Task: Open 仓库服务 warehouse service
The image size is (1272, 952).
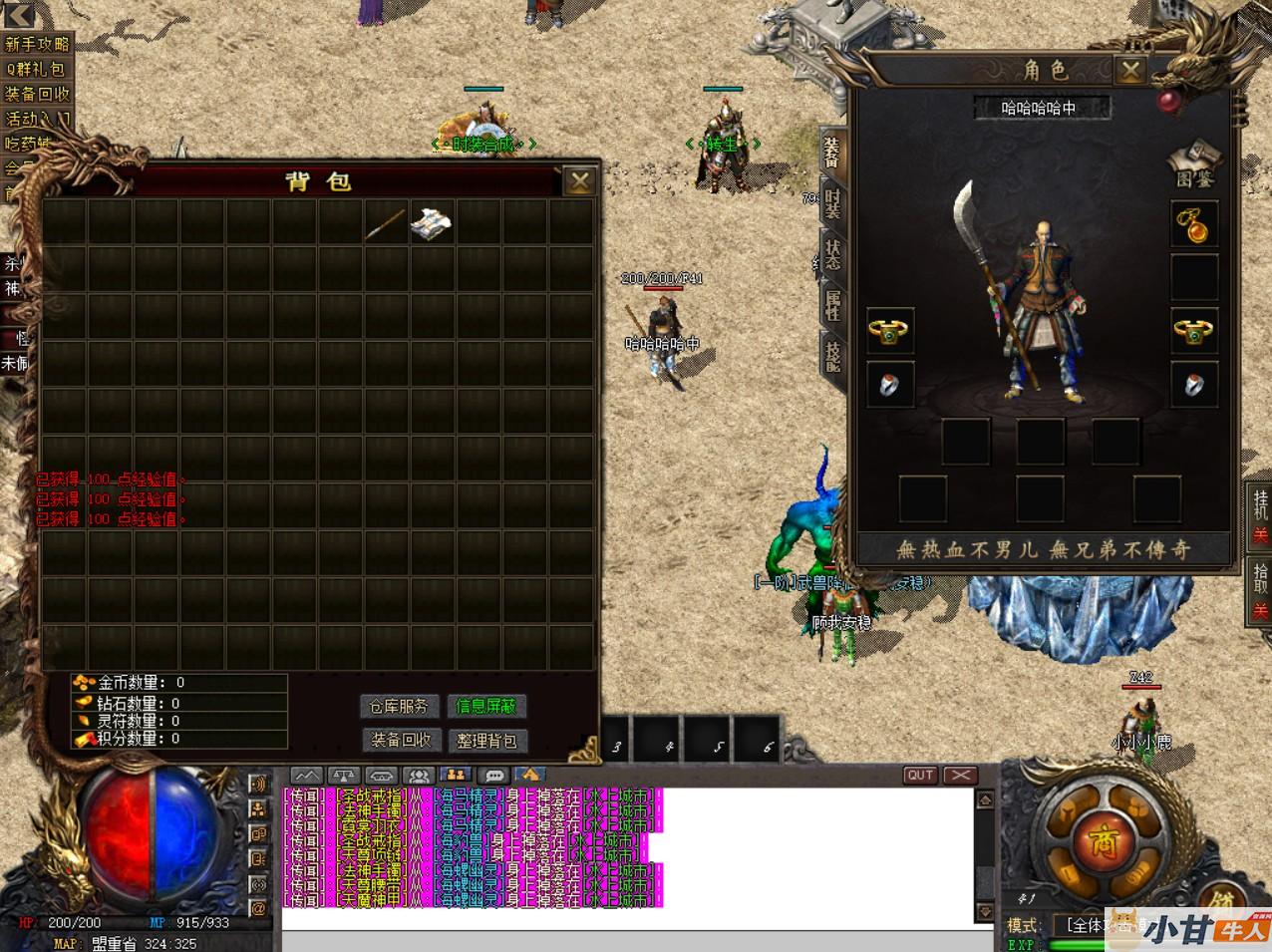Action: pos(399,706)
